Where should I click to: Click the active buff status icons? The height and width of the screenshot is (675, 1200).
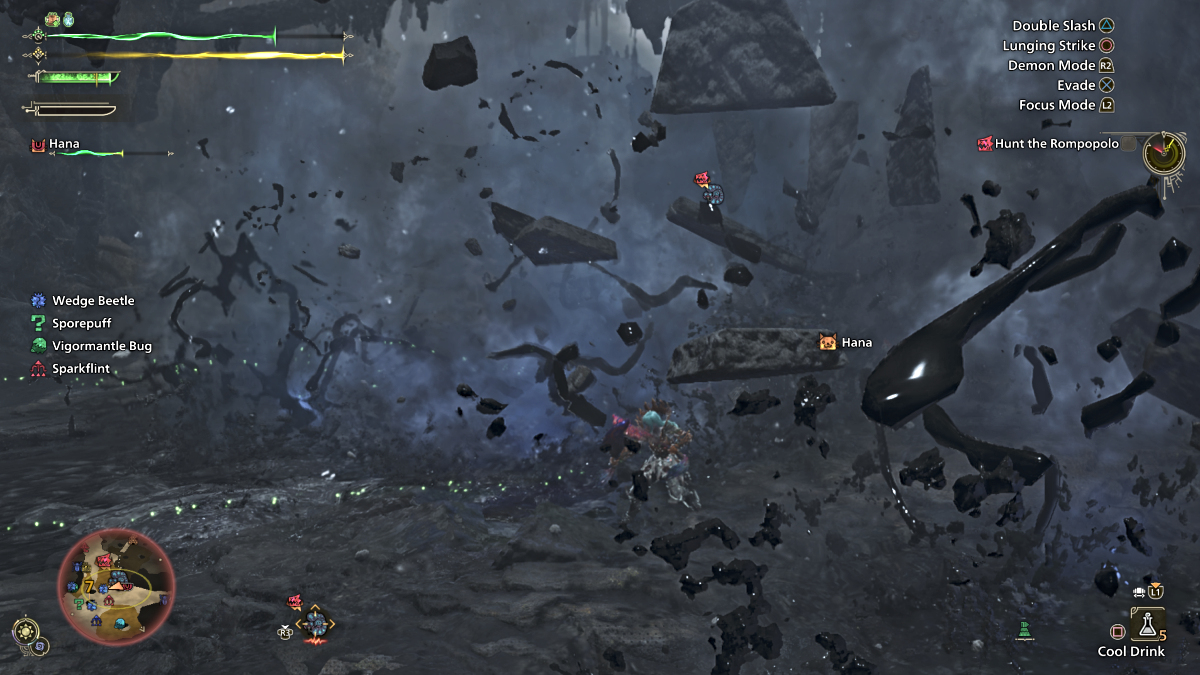point(60,19)
